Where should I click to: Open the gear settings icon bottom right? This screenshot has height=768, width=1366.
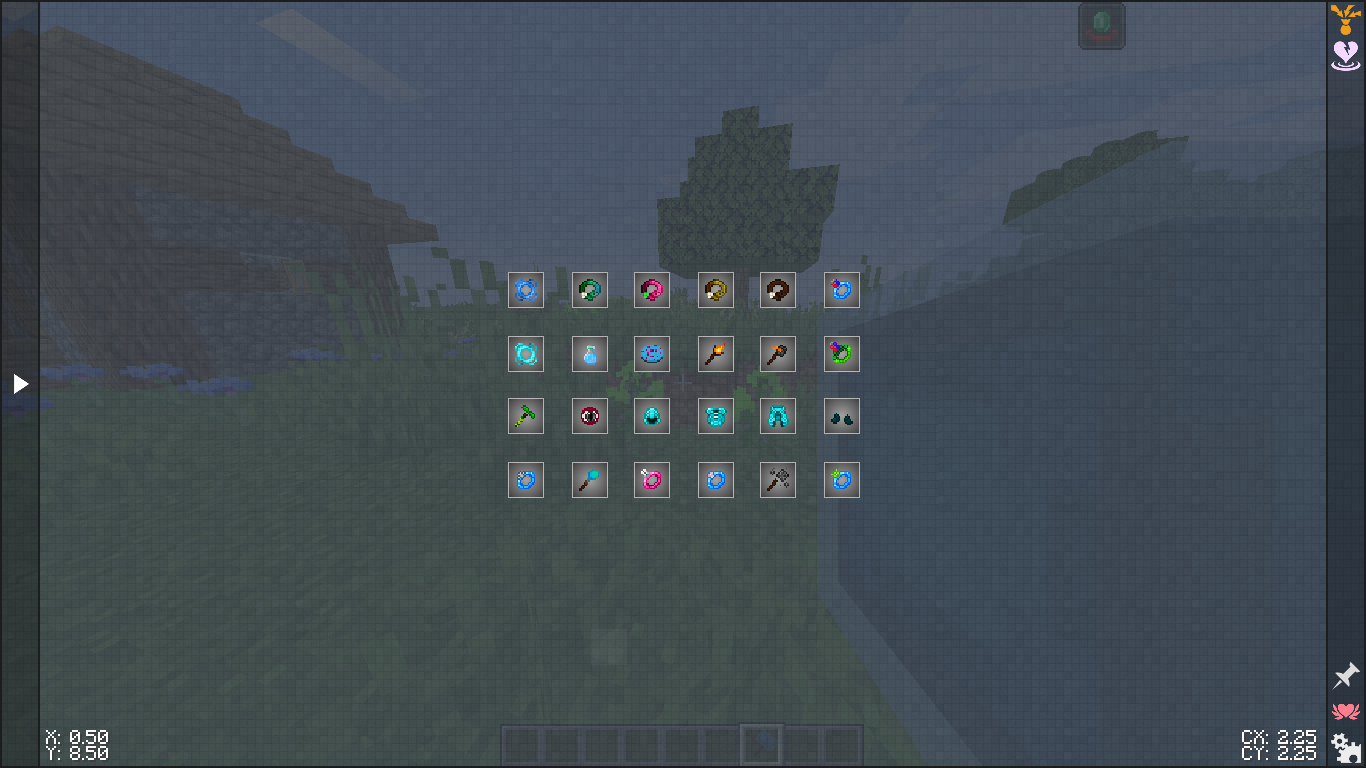pos(1344,745)
